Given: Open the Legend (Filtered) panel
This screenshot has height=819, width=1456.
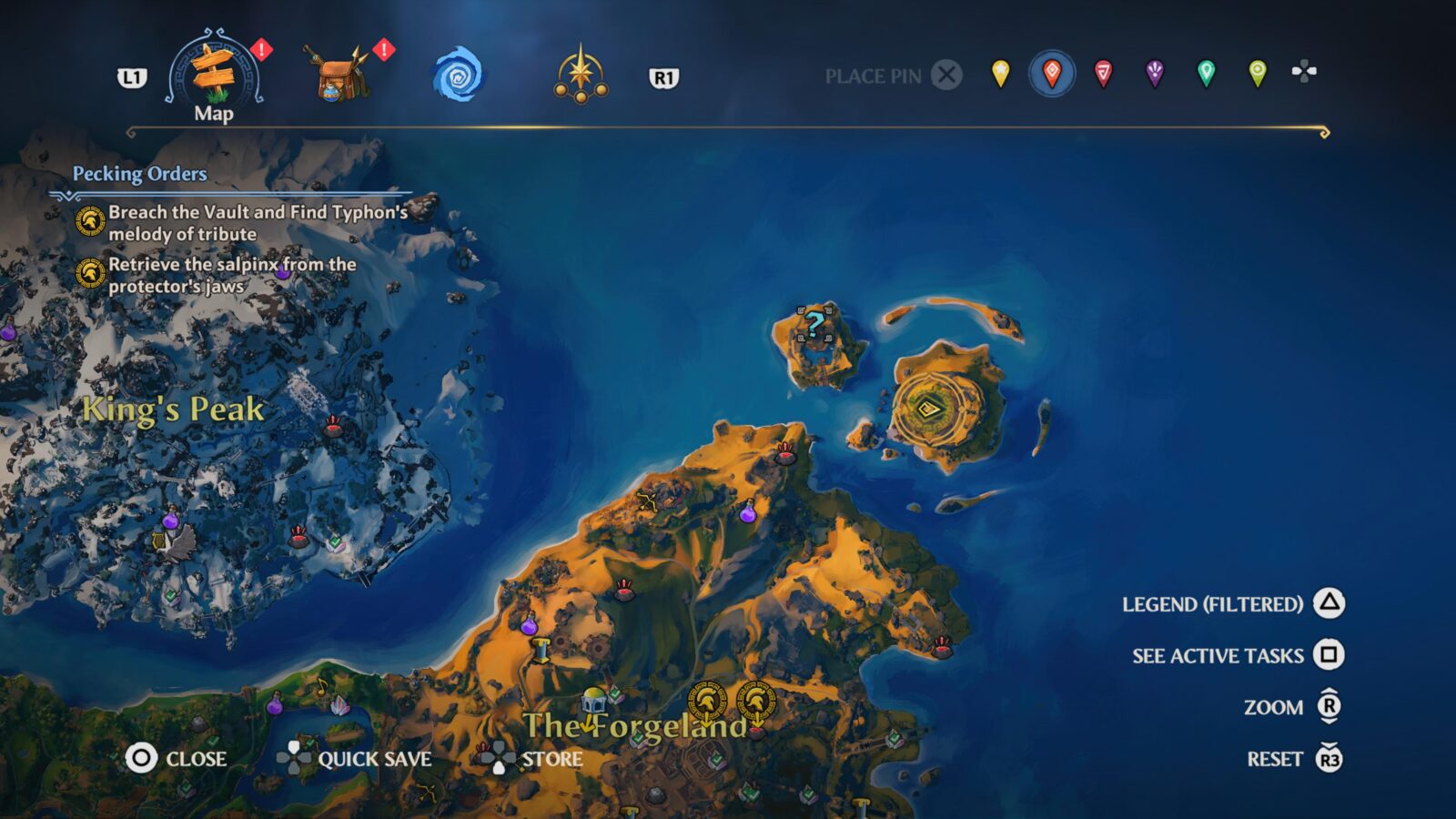Looking at the screenshot, I should coord(1215,602).
